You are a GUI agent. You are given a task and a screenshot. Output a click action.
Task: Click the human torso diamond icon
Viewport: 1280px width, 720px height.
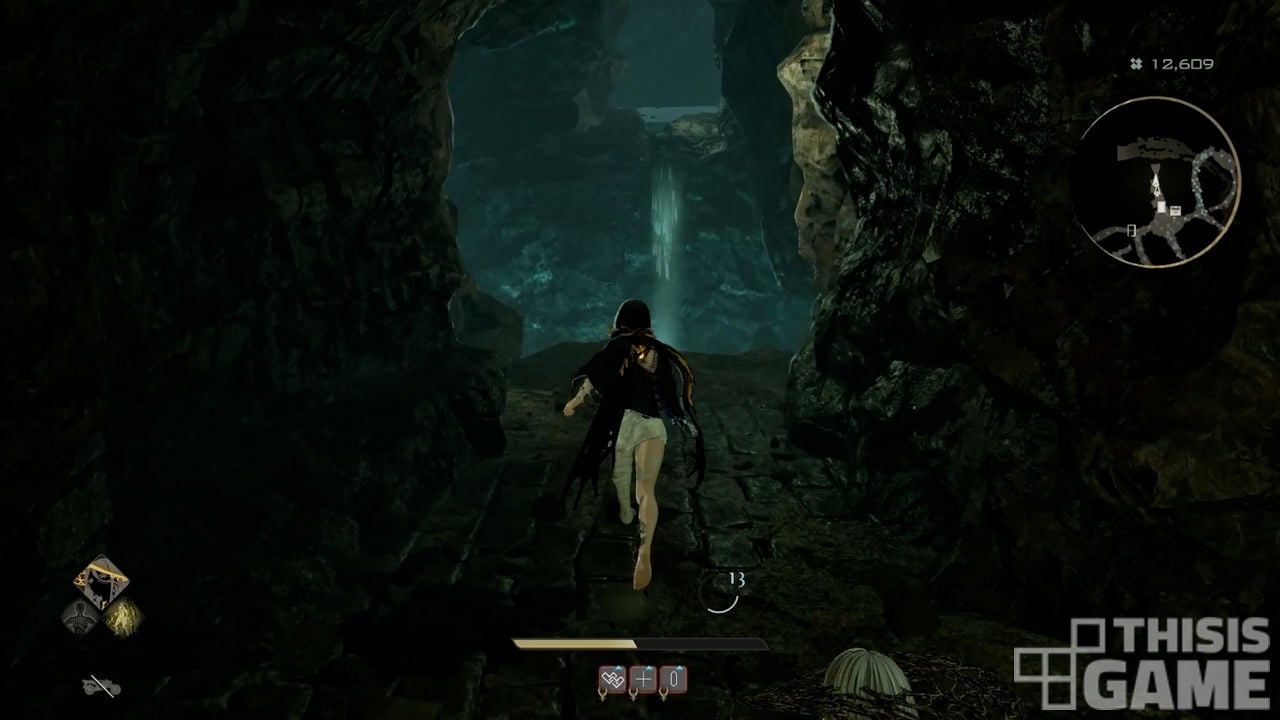pos(80,617)
